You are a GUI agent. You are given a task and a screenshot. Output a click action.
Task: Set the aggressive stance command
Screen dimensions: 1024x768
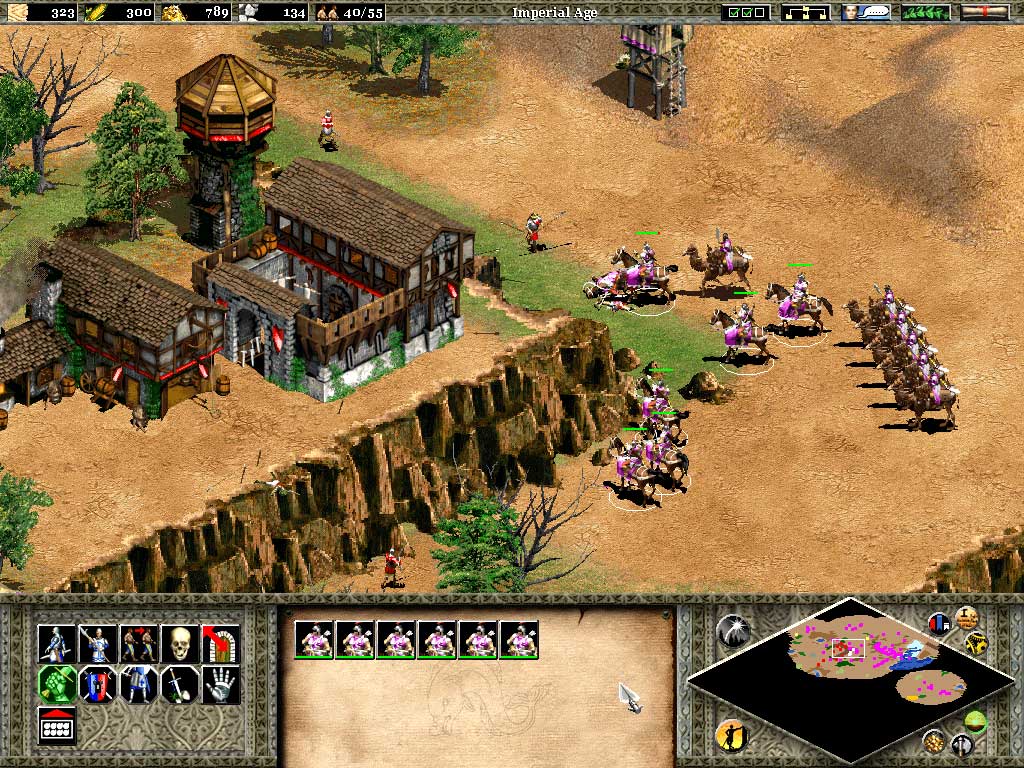pyautogui.click(x=56, y=643)
